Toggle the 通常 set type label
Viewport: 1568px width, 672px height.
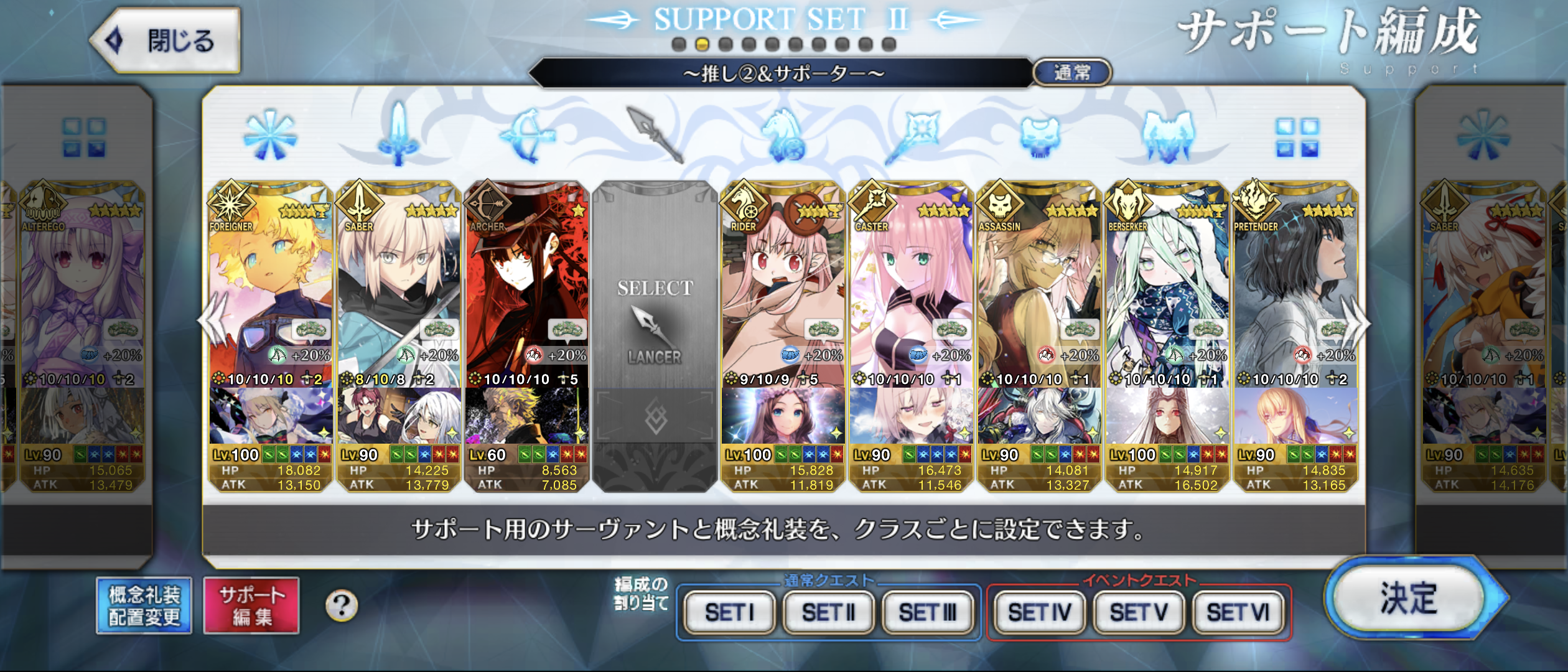pos(1072,73)
